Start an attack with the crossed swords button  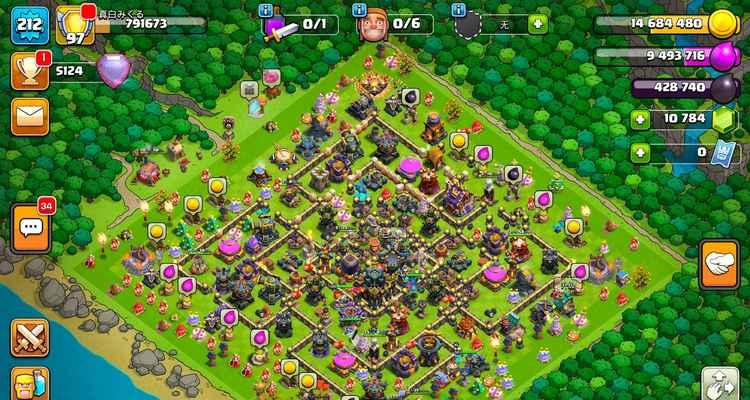click(29, 336)
